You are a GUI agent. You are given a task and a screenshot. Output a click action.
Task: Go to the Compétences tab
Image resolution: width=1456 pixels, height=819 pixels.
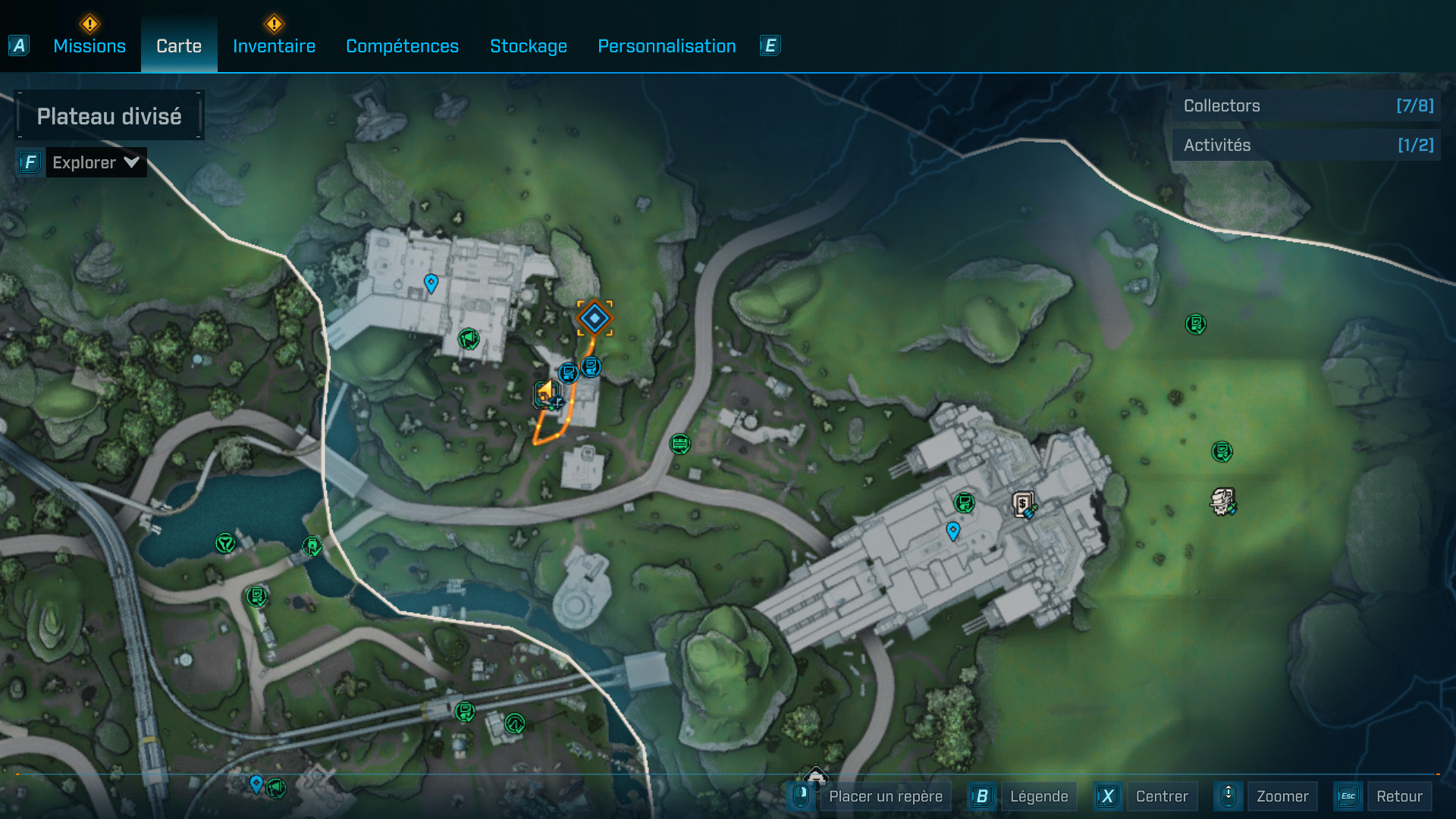402,46
